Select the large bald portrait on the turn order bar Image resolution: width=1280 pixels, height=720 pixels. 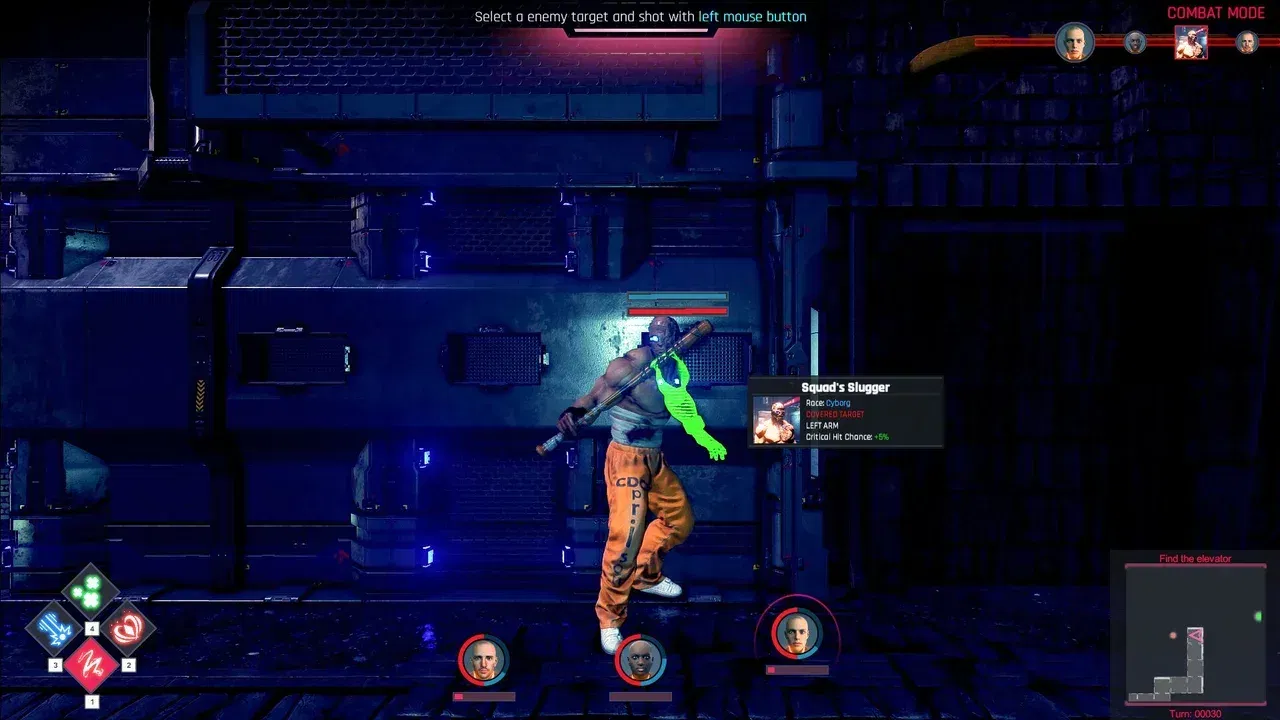(x=1076, y=43)
